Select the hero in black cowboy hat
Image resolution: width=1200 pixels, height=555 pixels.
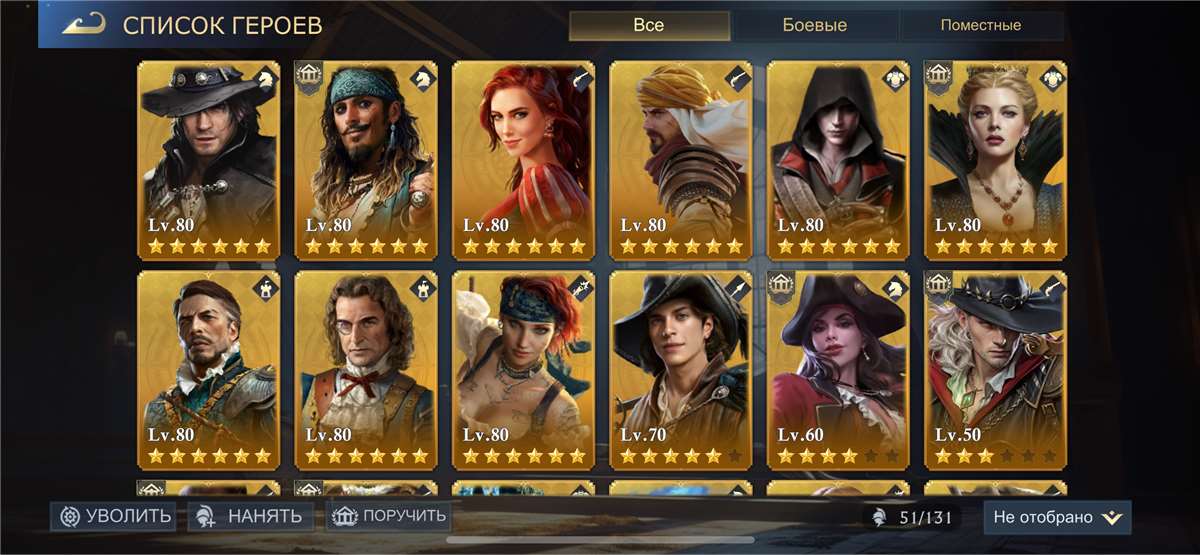208,160
